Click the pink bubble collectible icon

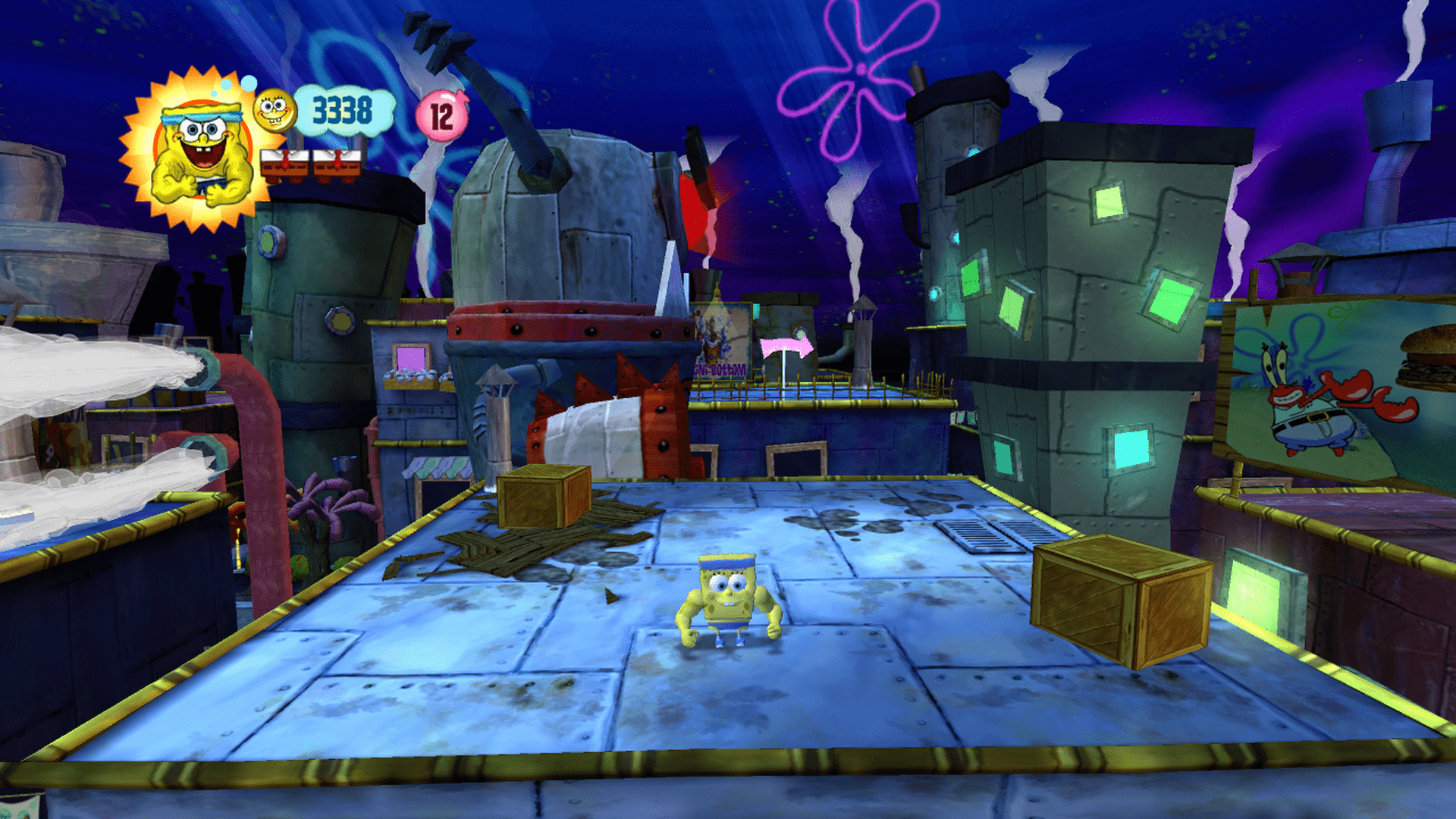pos(441,116)
